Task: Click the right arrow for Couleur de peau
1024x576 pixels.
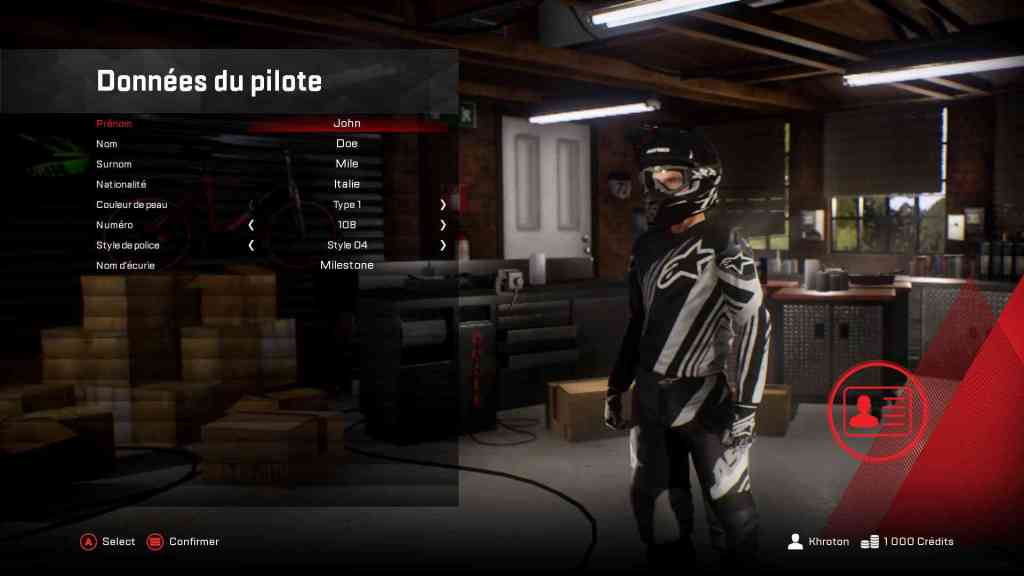Action: point(442,204)
